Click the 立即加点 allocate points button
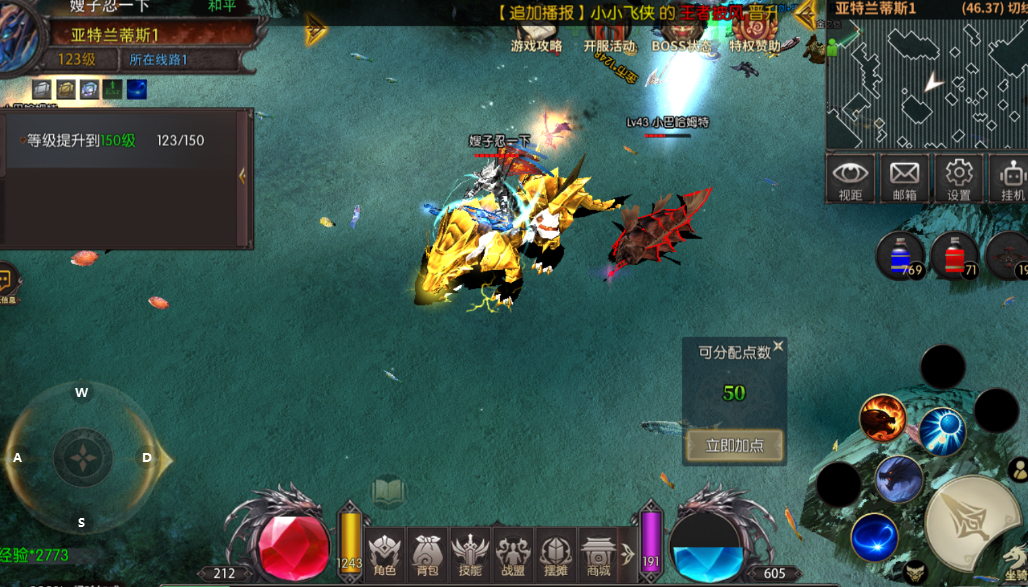 coord(735,445)
